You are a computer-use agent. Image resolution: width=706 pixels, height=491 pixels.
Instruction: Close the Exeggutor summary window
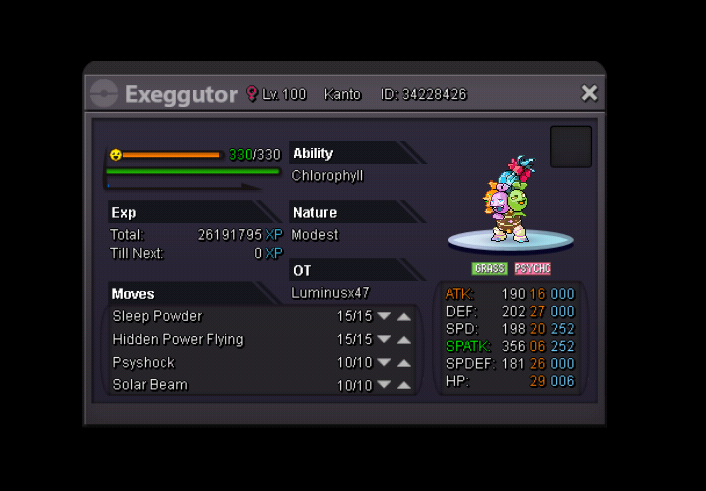[x=589, y=93]
